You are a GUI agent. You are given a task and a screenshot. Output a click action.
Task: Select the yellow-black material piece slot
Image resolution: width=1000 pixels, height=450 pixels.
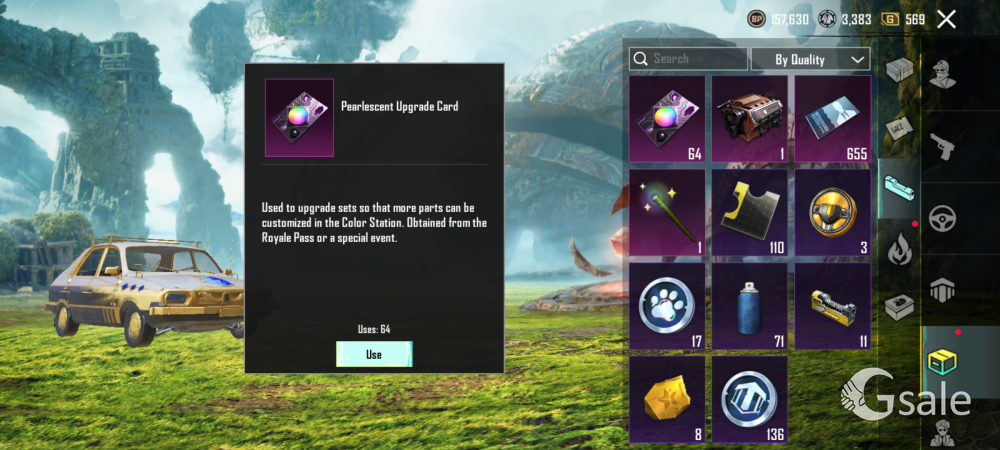point(750,212)
